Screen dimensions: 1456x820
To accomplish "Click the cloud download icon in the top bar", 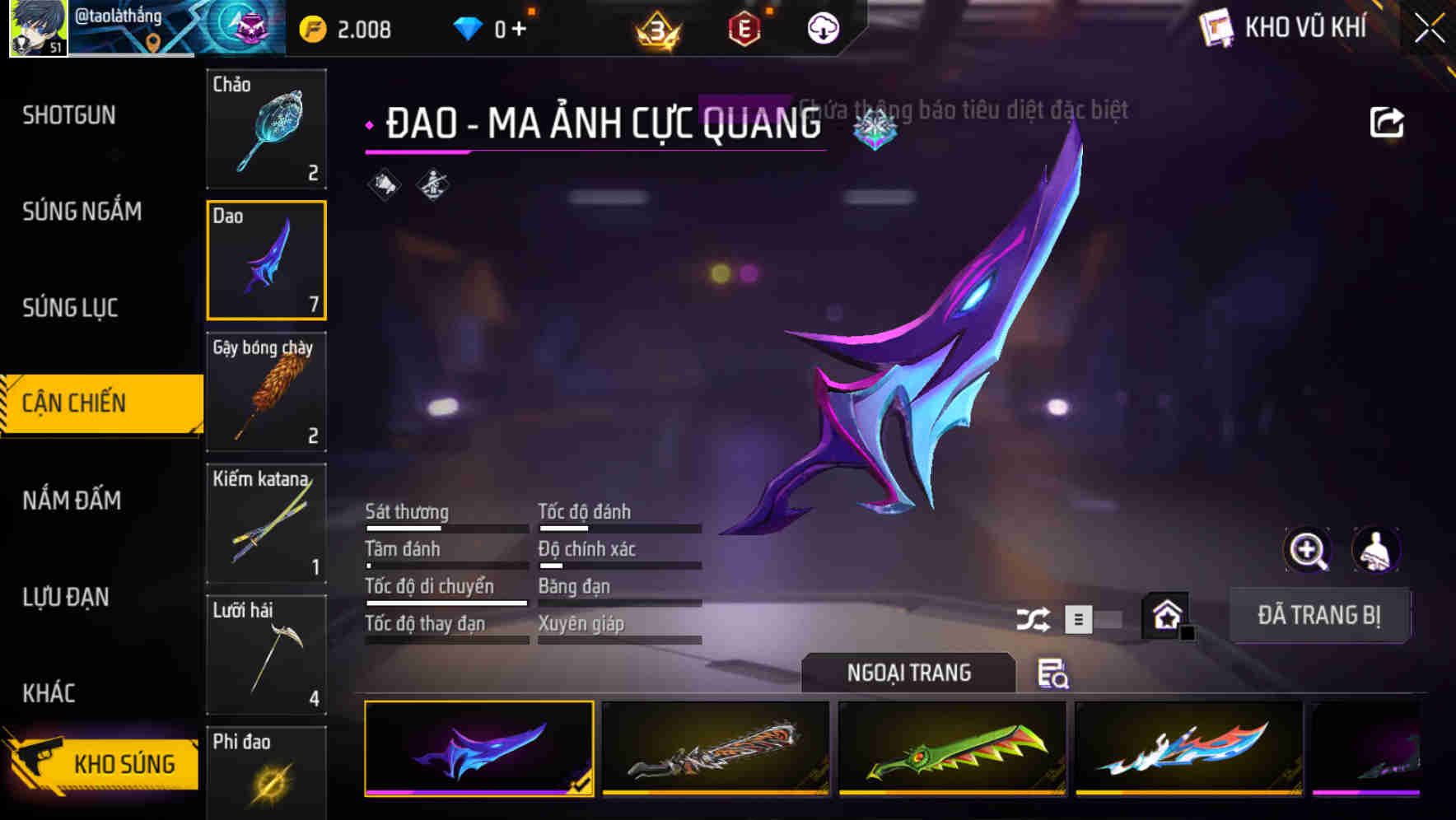I will point(822,28).
